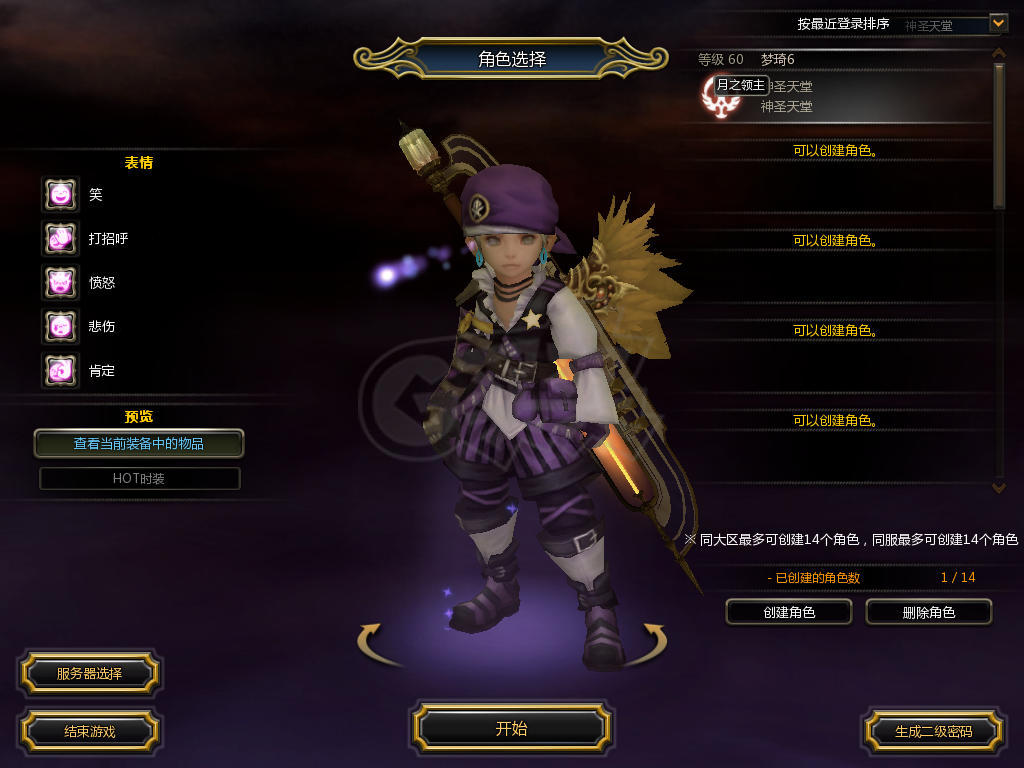Rotate character with left curved arrow
Screen dimensions: 1024x768
click(371, 640)
